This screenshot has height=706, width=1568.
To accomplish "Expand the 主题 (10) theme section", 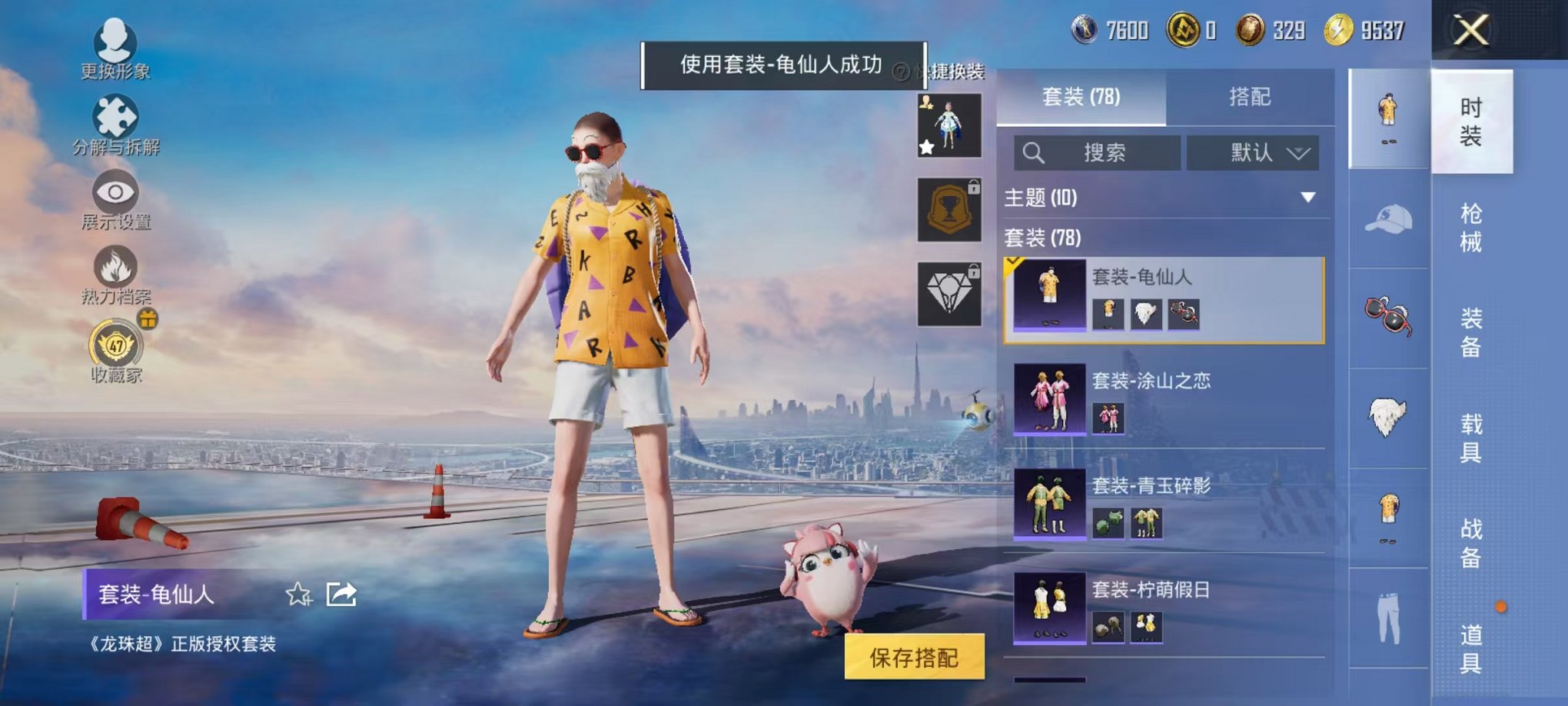I will pyautogui.click(x=1153, y=198).
